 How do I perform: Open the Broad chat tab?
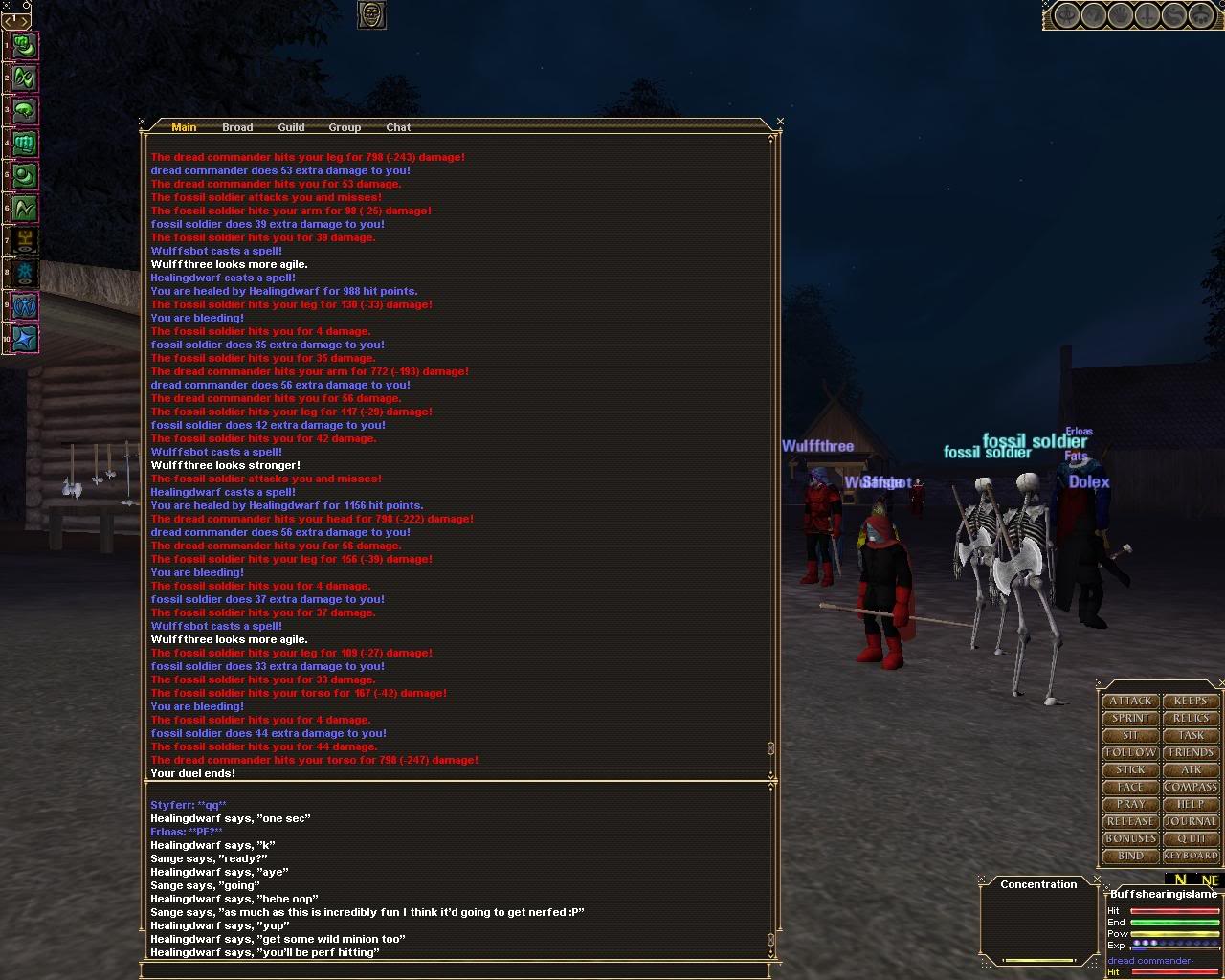(x=236, y=126)
